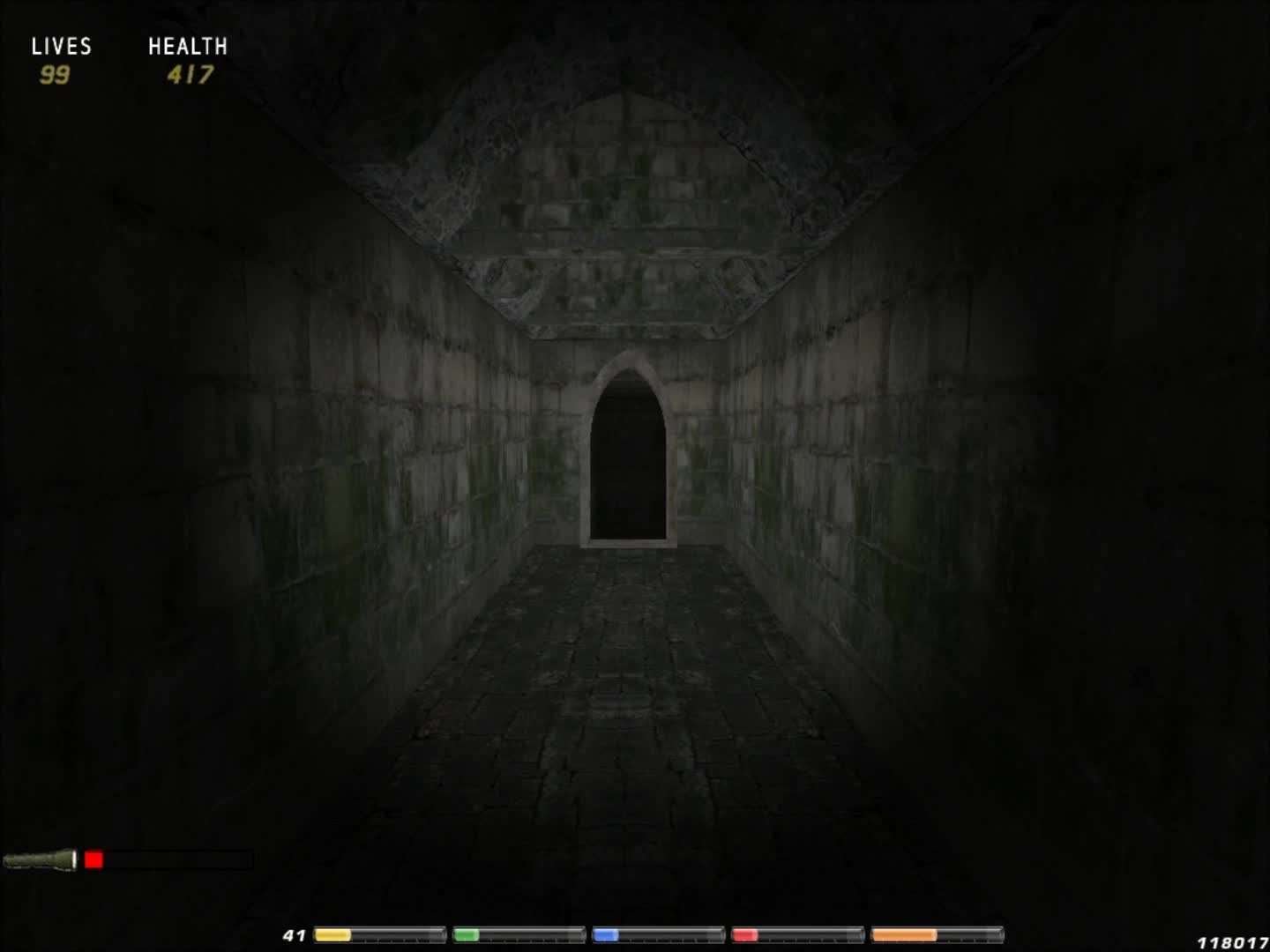The height and width of the screenshot is (952, 1270).
Task: Click the flashlight battery gauge outline
Action: [x=168, y=858]
